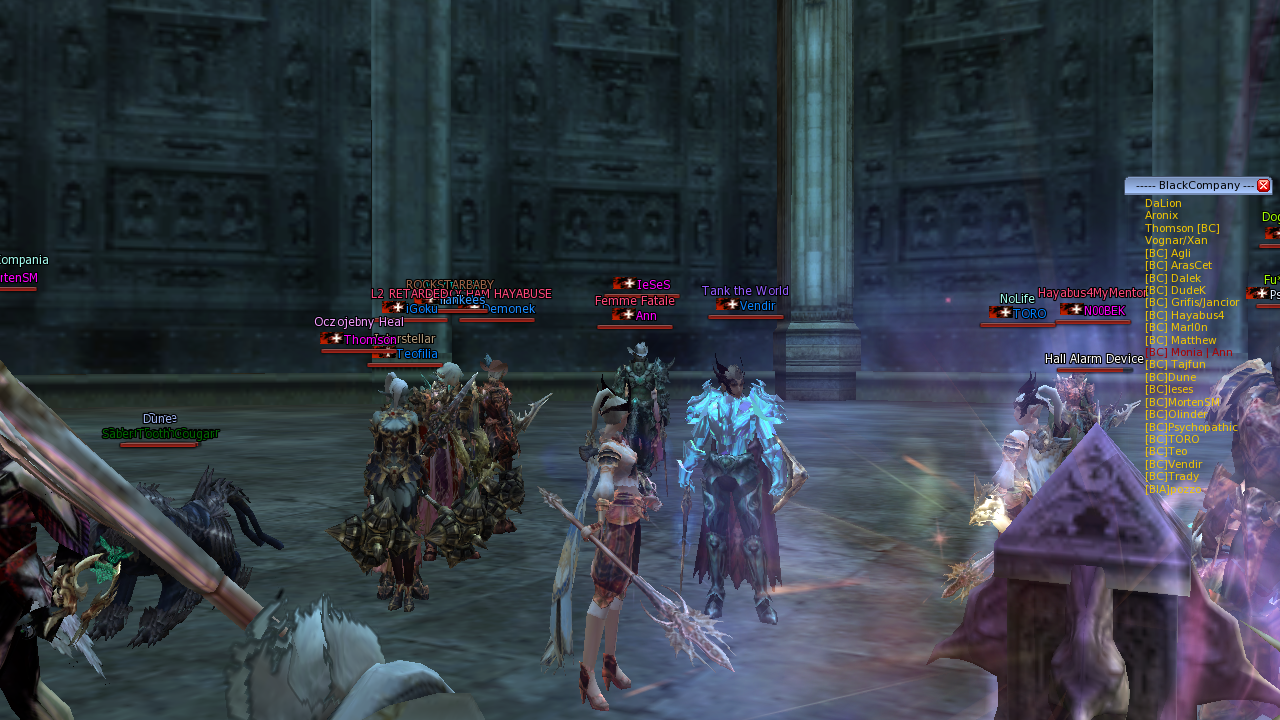This screenshot has height=720, width=1280.
Task: Choose the [BC] Matthew entry
Action: [x=1180, y=340]
